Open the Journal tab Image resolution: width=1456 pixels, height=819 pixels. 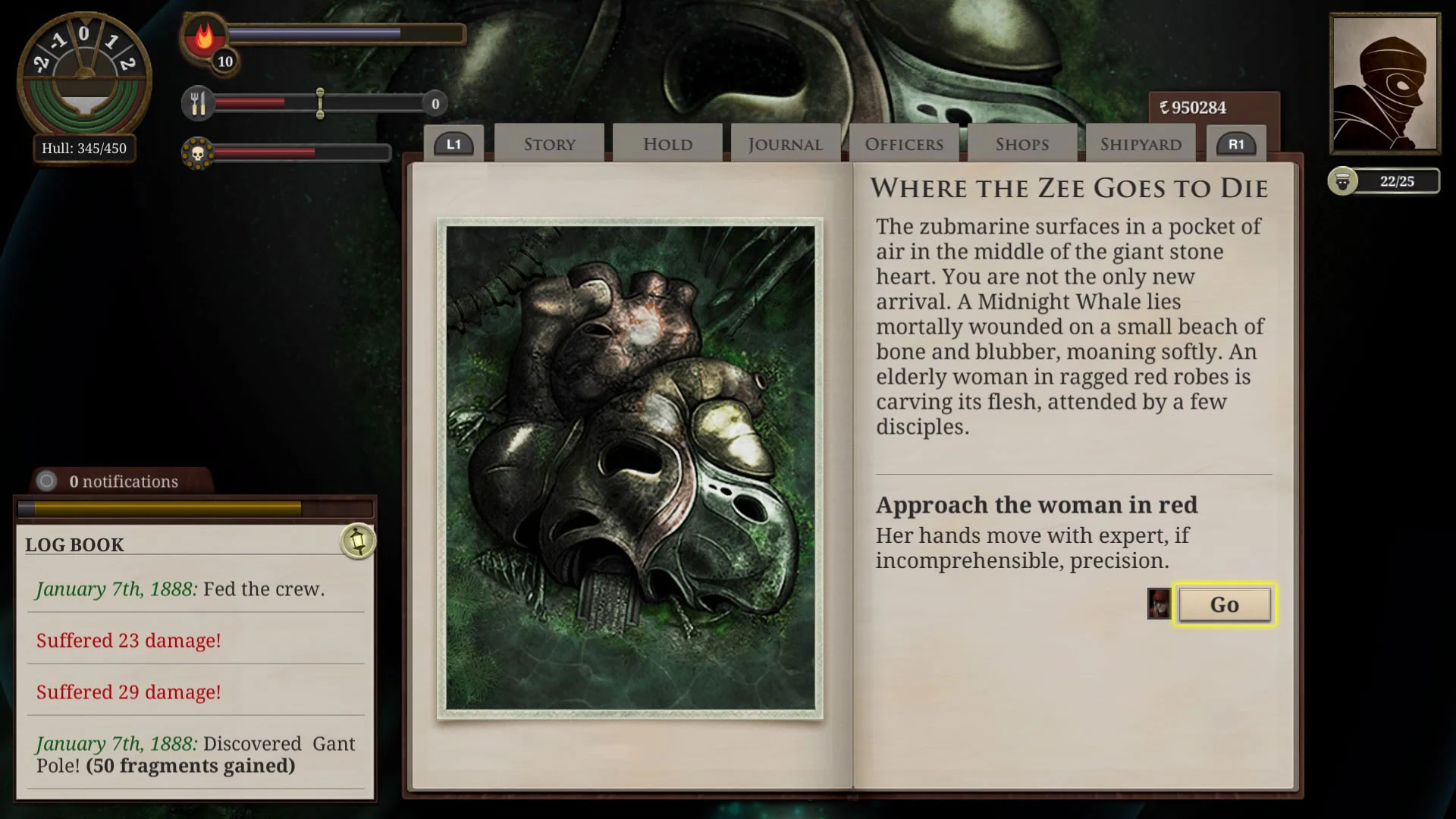point(784,144)
